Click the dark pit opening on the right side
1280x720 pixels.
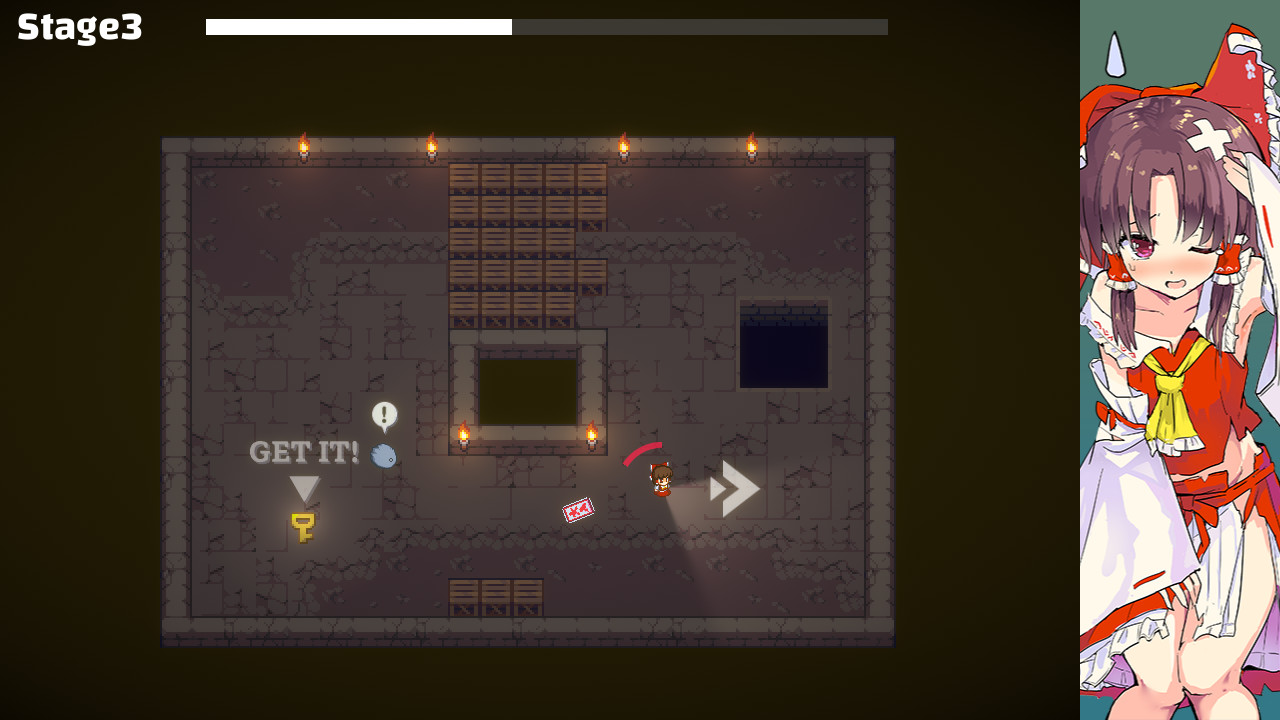point(785,345)
